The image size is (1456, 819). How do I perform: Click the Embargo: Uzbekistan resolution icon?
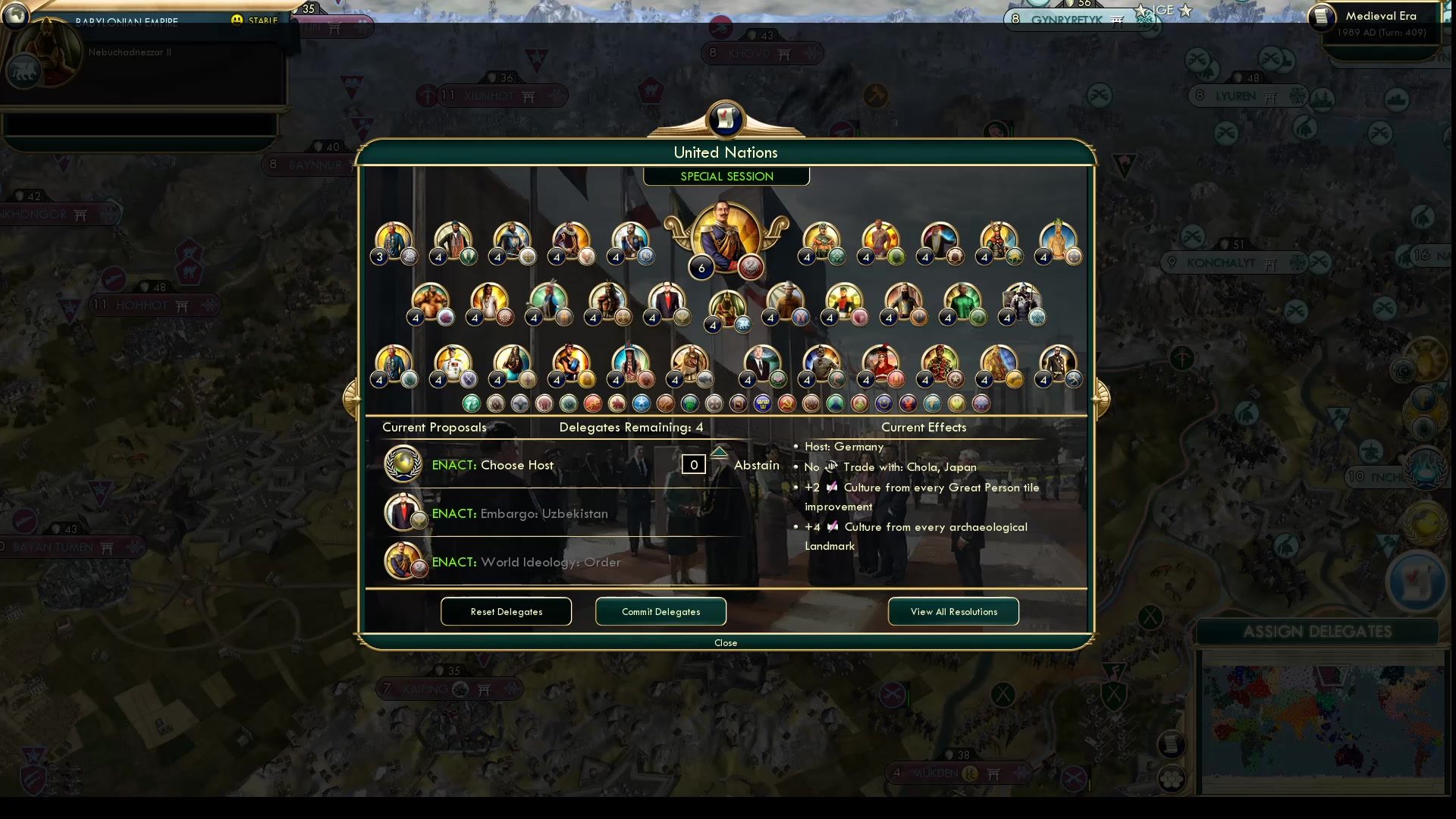pos(403,512)
